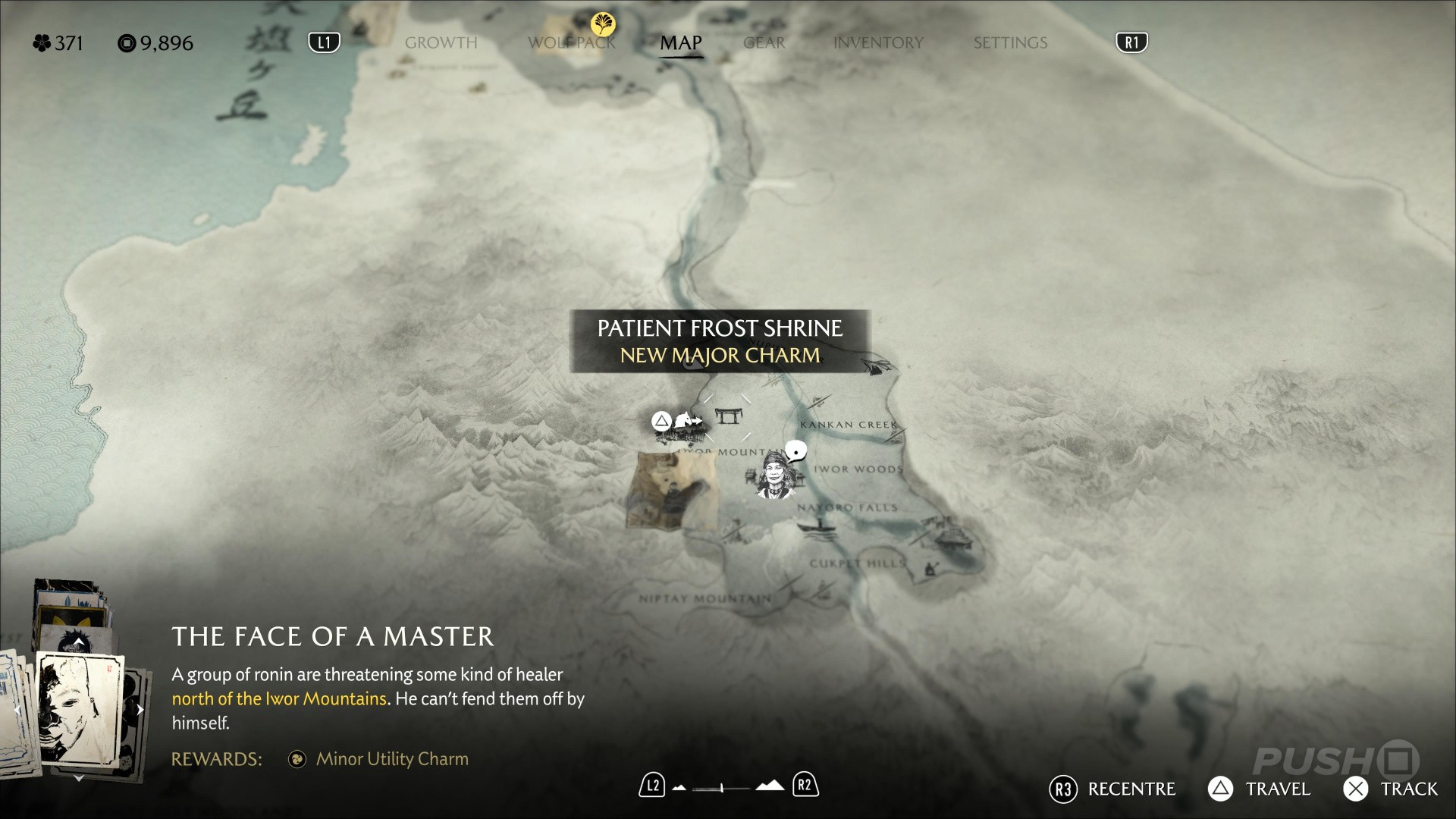Select the Map tab
The image size is (1456, 819).
point(680,43)
